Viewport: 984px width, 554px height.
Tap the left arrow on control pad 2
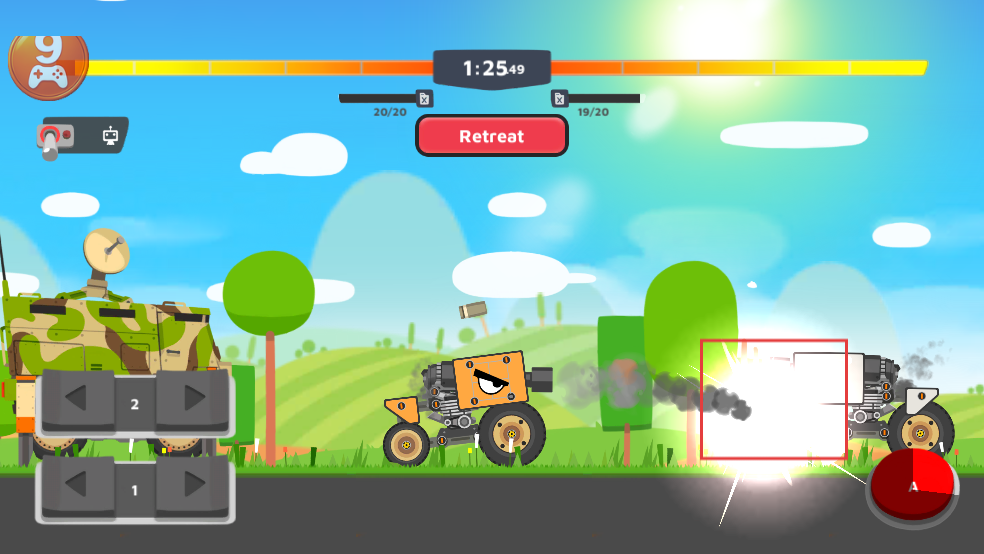76,403
